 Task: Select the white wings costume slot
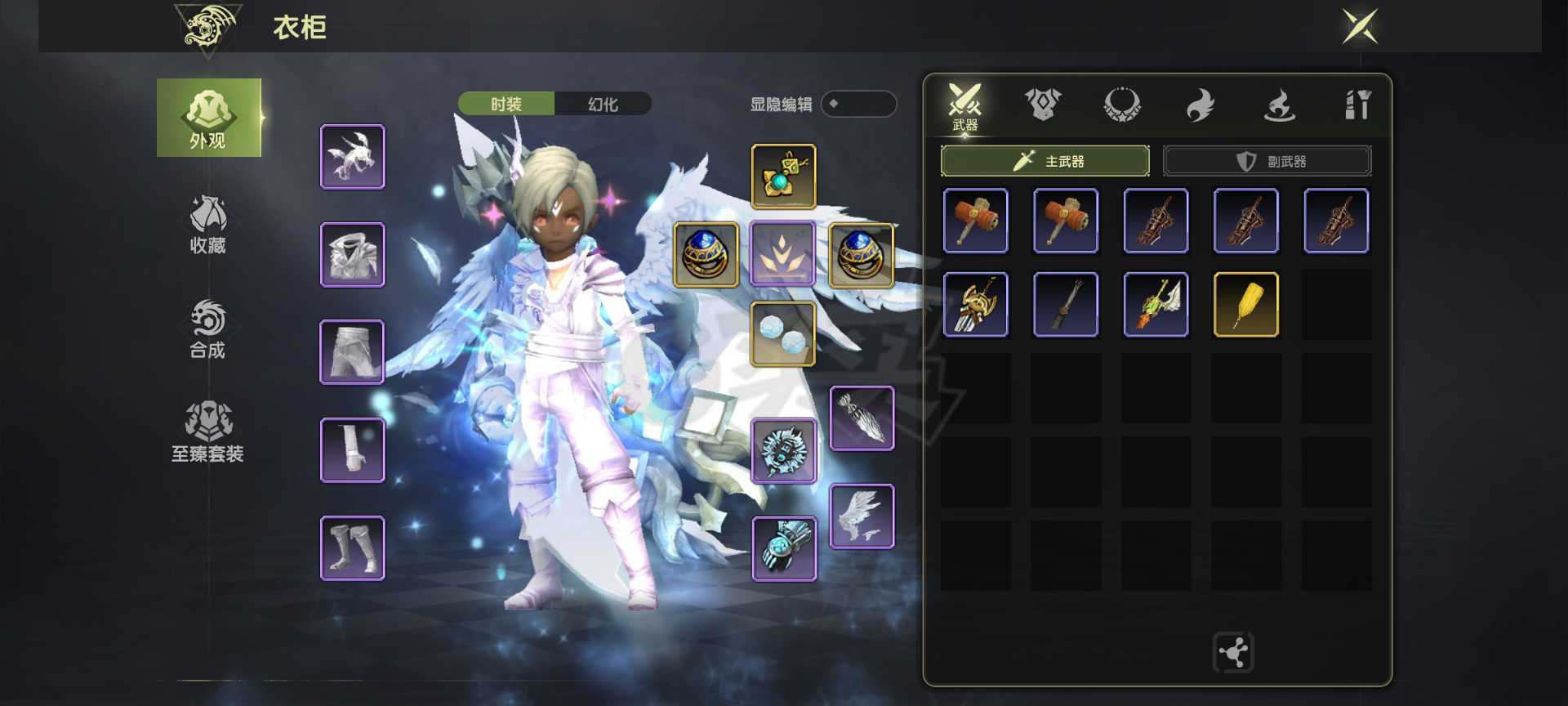coord(862,516)
